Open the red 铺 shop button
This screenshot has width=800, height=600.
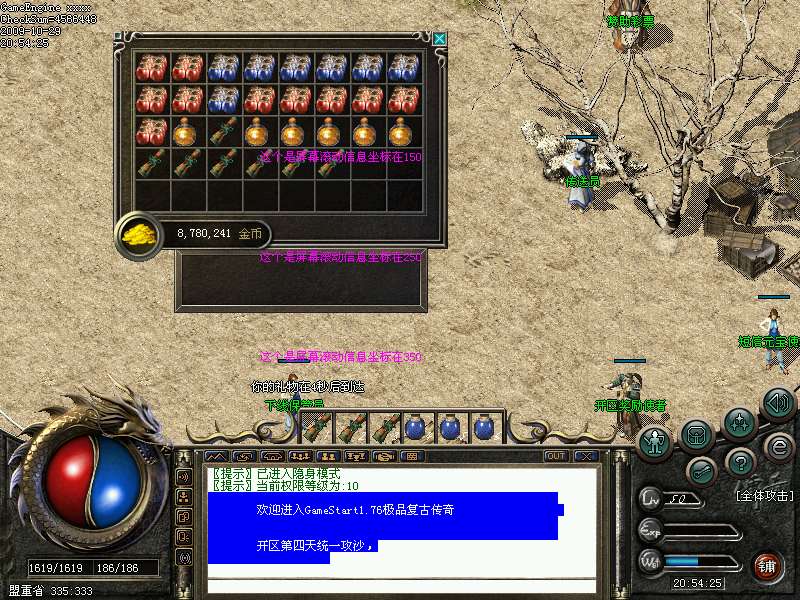[768, 567]
